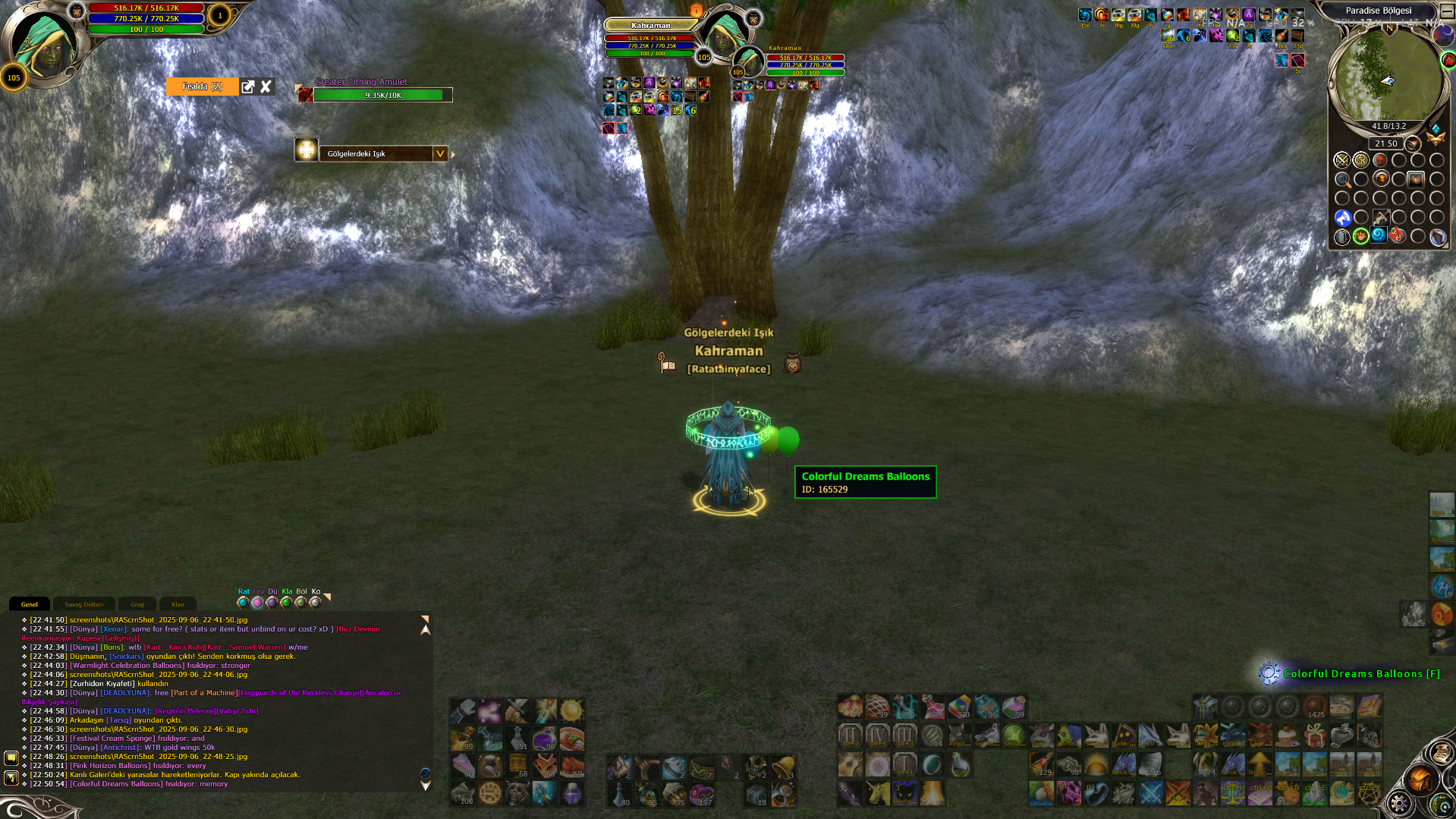Switch to the Genel chat tab
The width and height of the screenshot is (1456, 819).
(29, 604)
